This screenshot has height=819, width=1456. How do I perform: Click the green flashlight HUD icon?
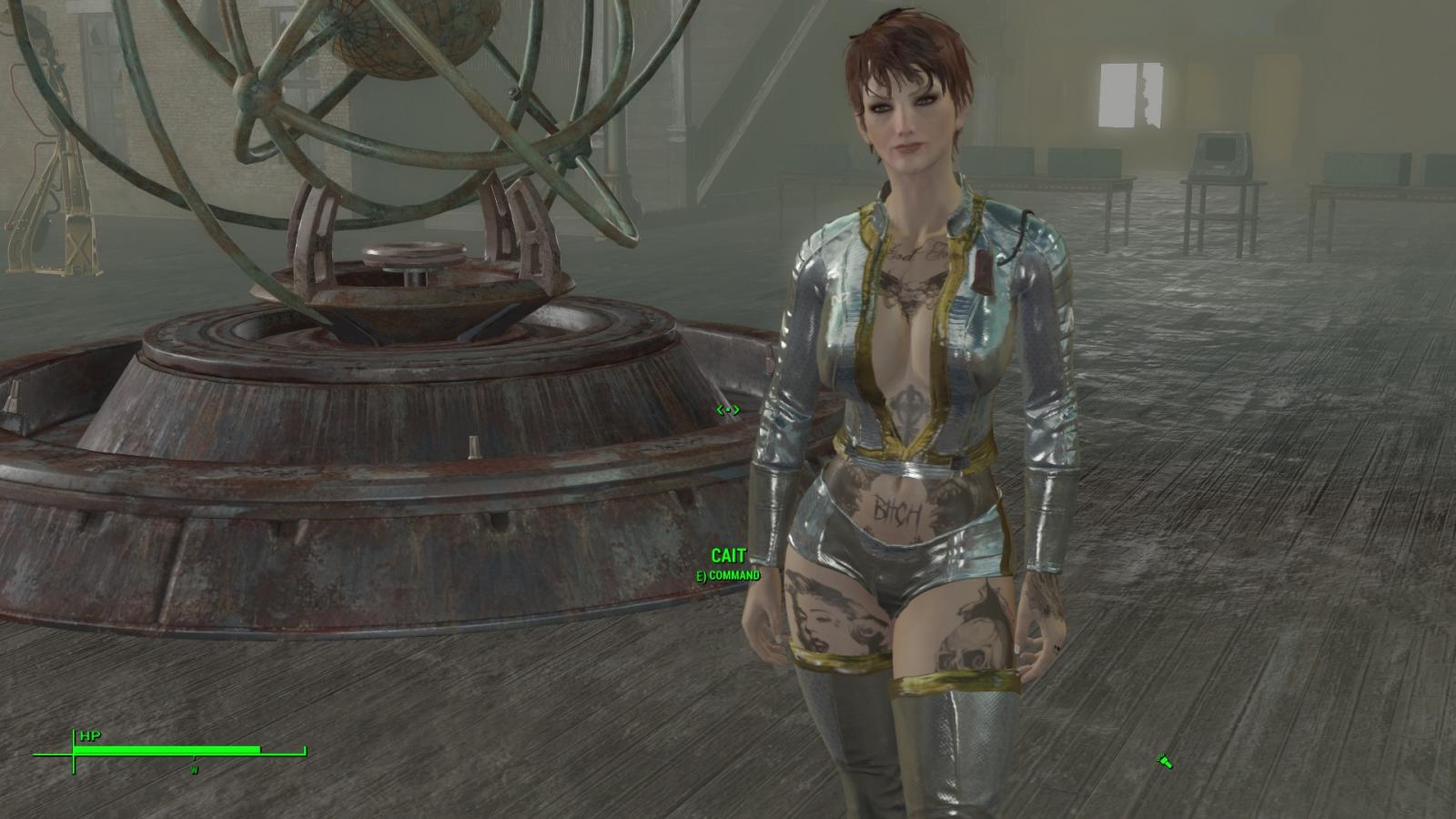[x=1164, y=761]
